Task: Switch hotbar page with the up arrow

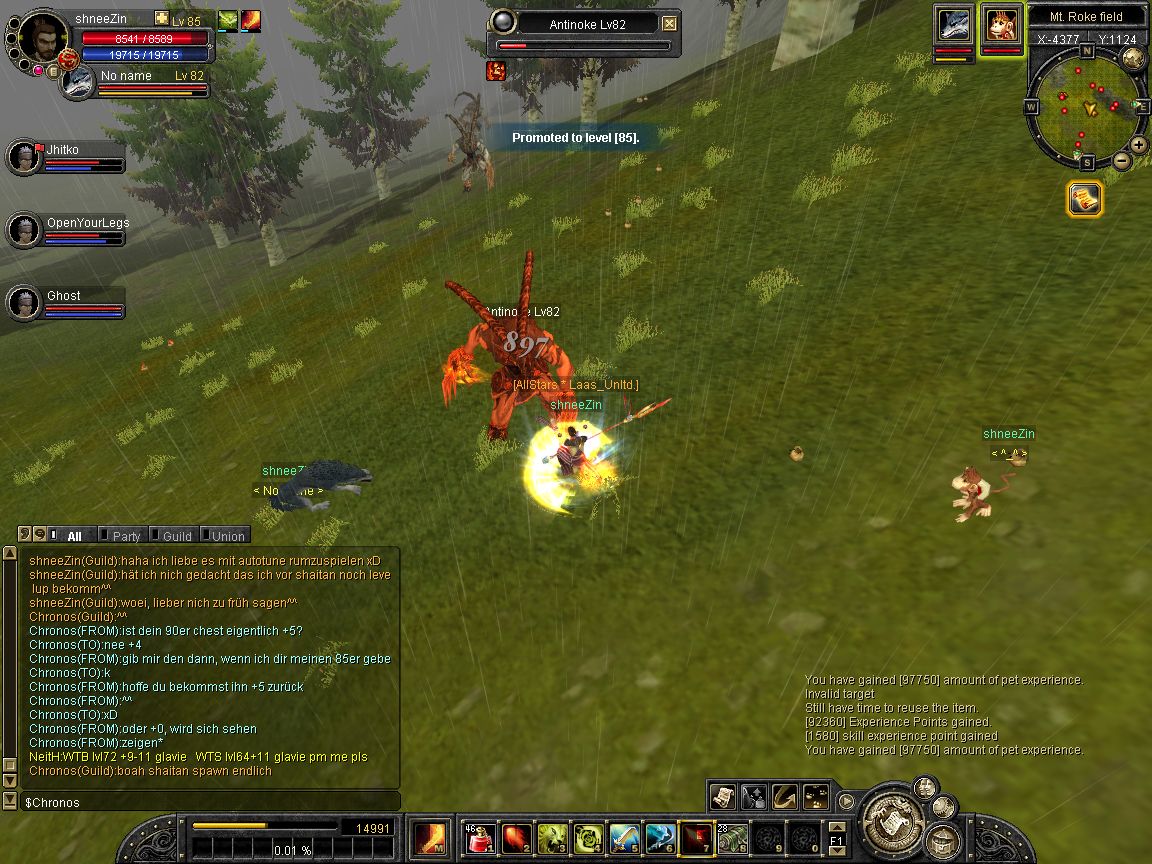Action: [837, 826]
